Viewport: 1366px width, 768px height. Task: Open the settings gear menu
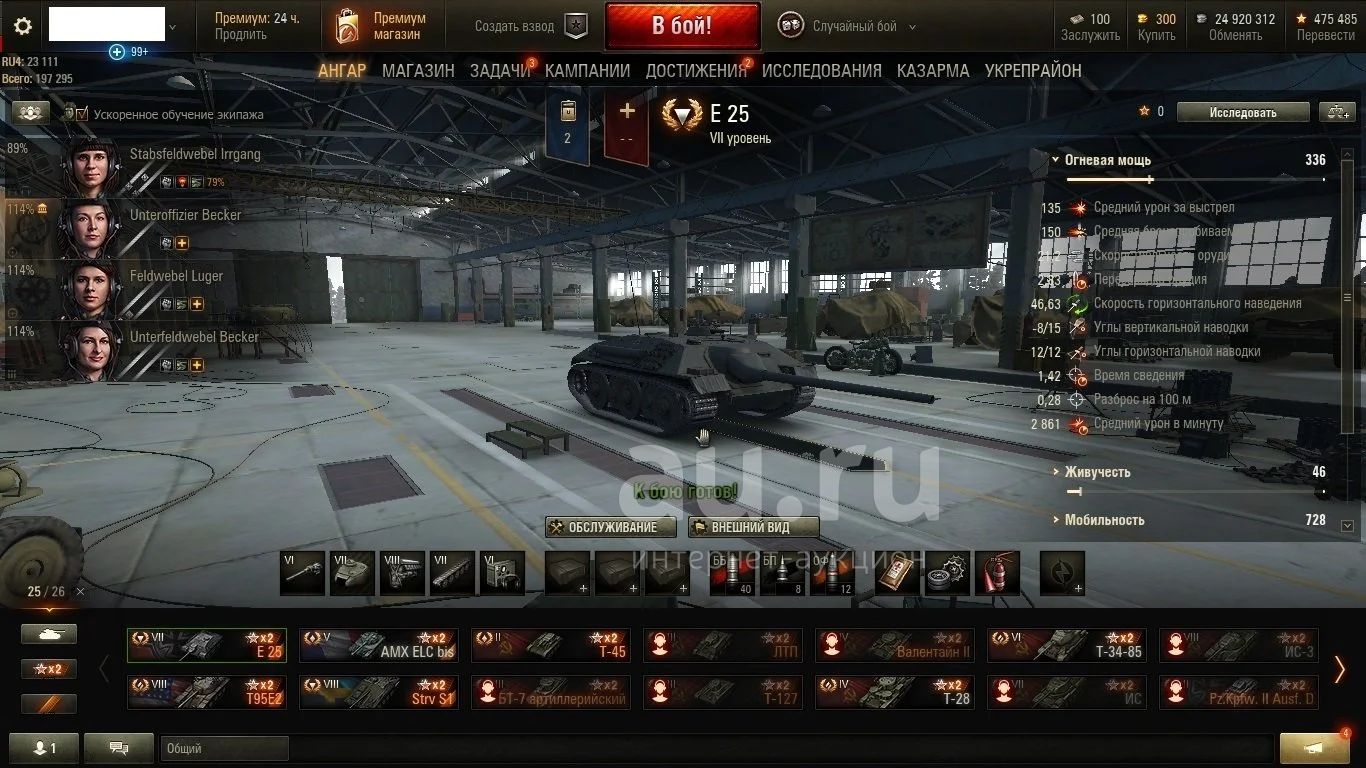point(23,27)
